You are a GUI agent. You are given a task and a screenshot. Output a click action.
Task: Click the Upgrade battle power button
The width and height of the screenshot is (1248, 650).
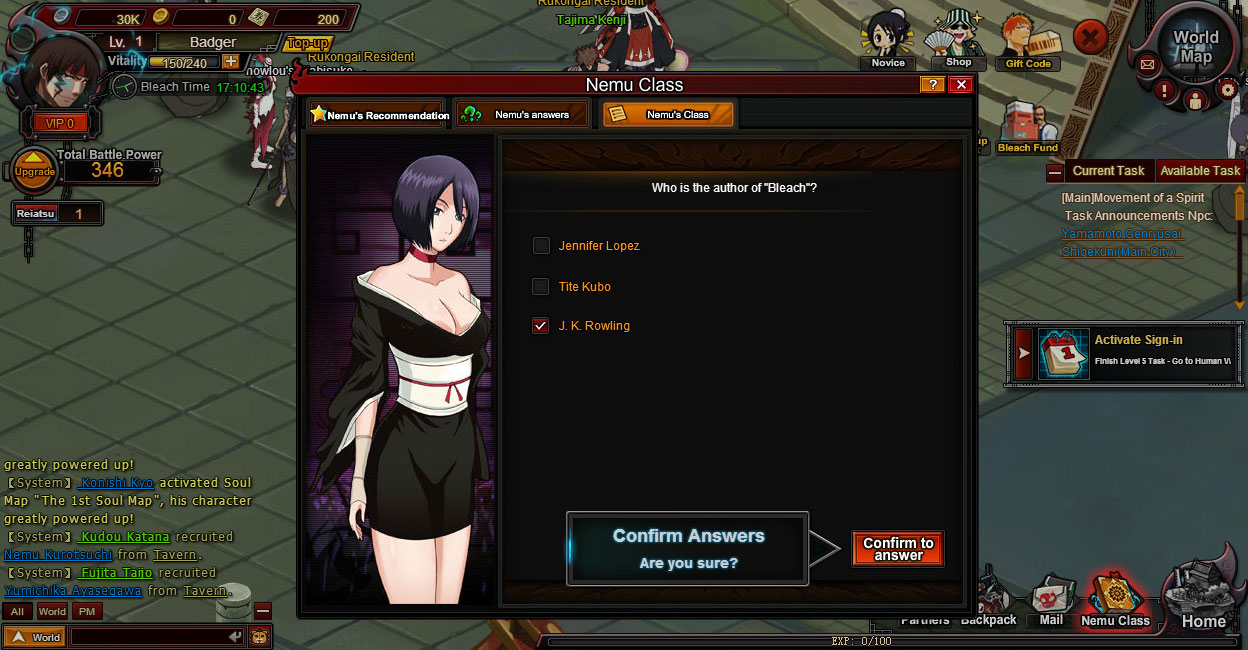(x=34, y=171)
